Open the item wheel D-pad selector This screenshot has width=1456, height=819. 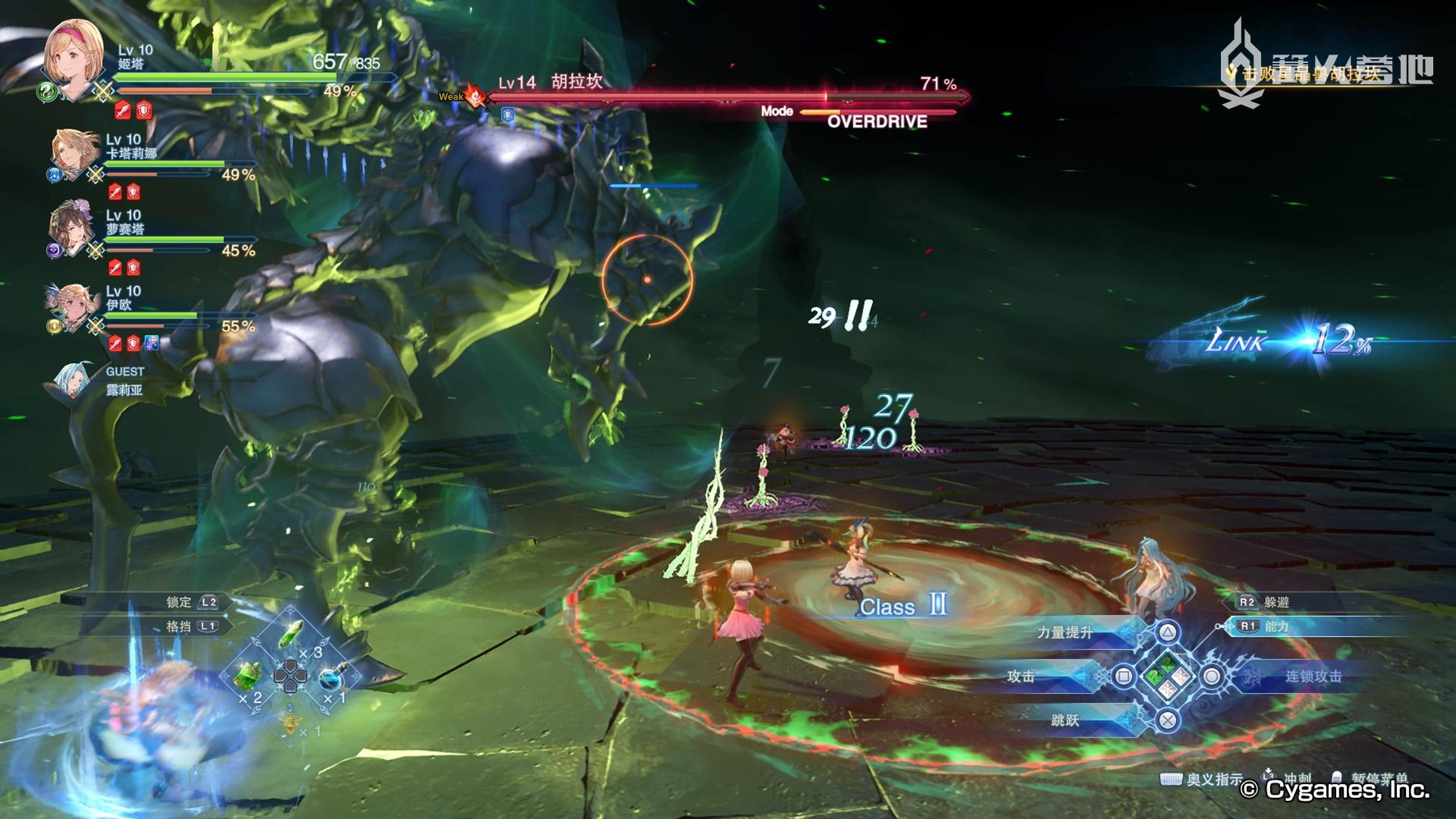pyautogui.click(x=290, y=676)
